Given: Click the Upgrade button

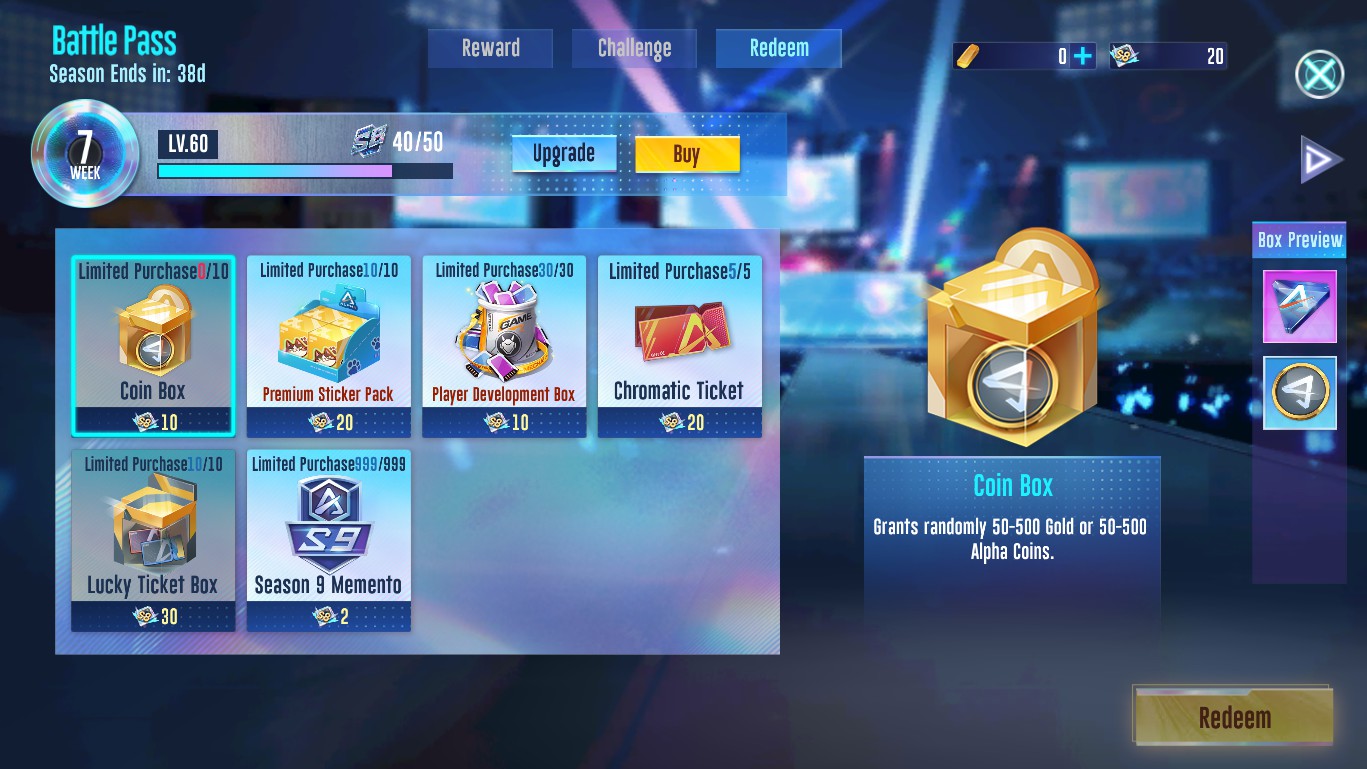Looking at the screenshot, I should pos(564,154).
